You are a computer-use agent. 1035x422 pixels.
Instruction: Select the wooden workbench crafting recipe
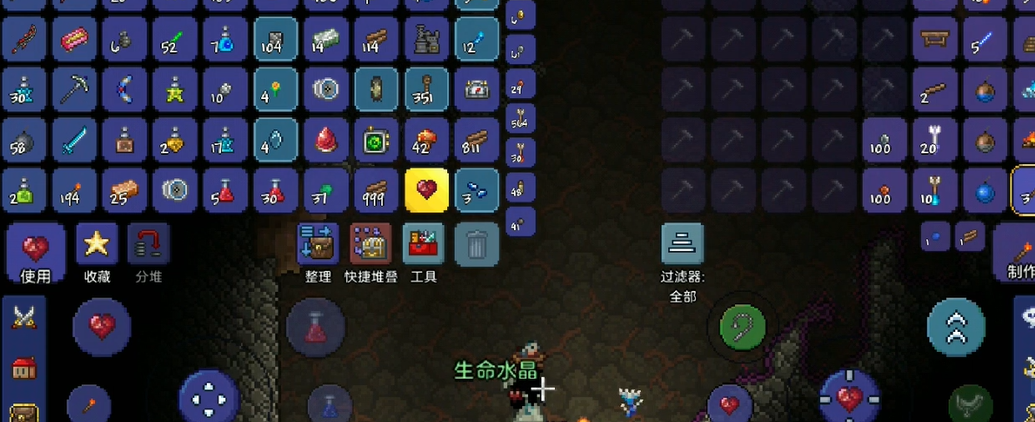(936, 40)
